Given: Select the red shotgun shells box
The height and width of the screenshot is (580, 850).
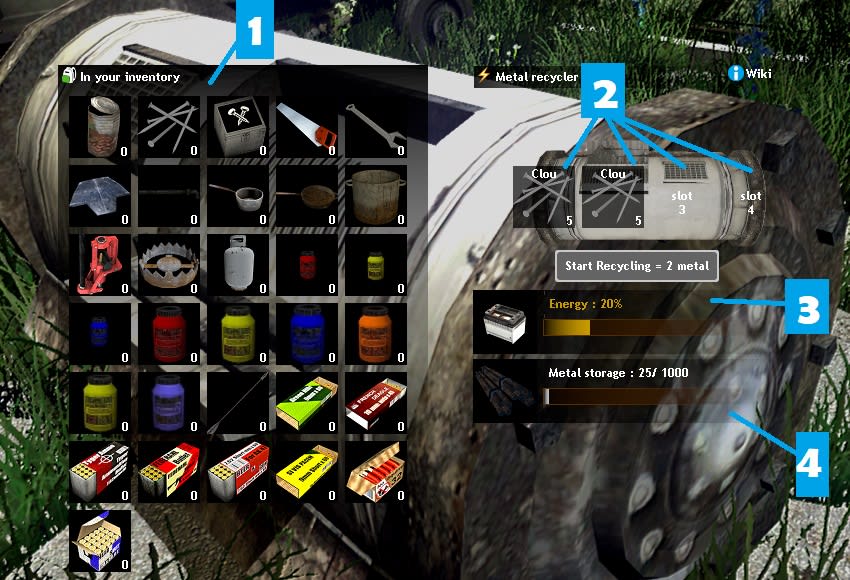Looking at the screenshot, I should click(375, 401).
